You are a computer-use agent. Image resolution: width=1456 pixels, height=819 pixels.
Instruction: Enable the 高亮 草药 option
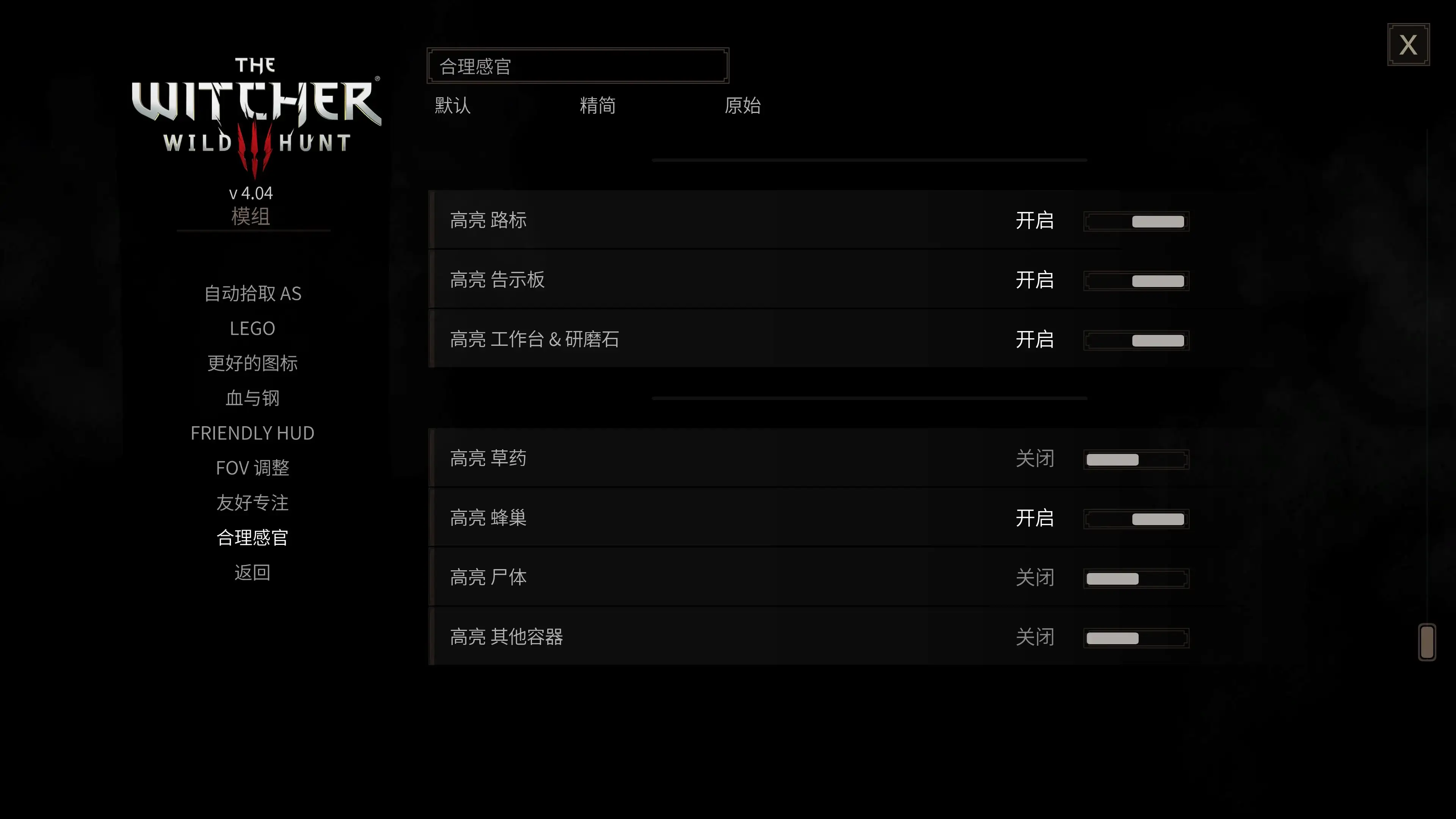click(1136, 459)
